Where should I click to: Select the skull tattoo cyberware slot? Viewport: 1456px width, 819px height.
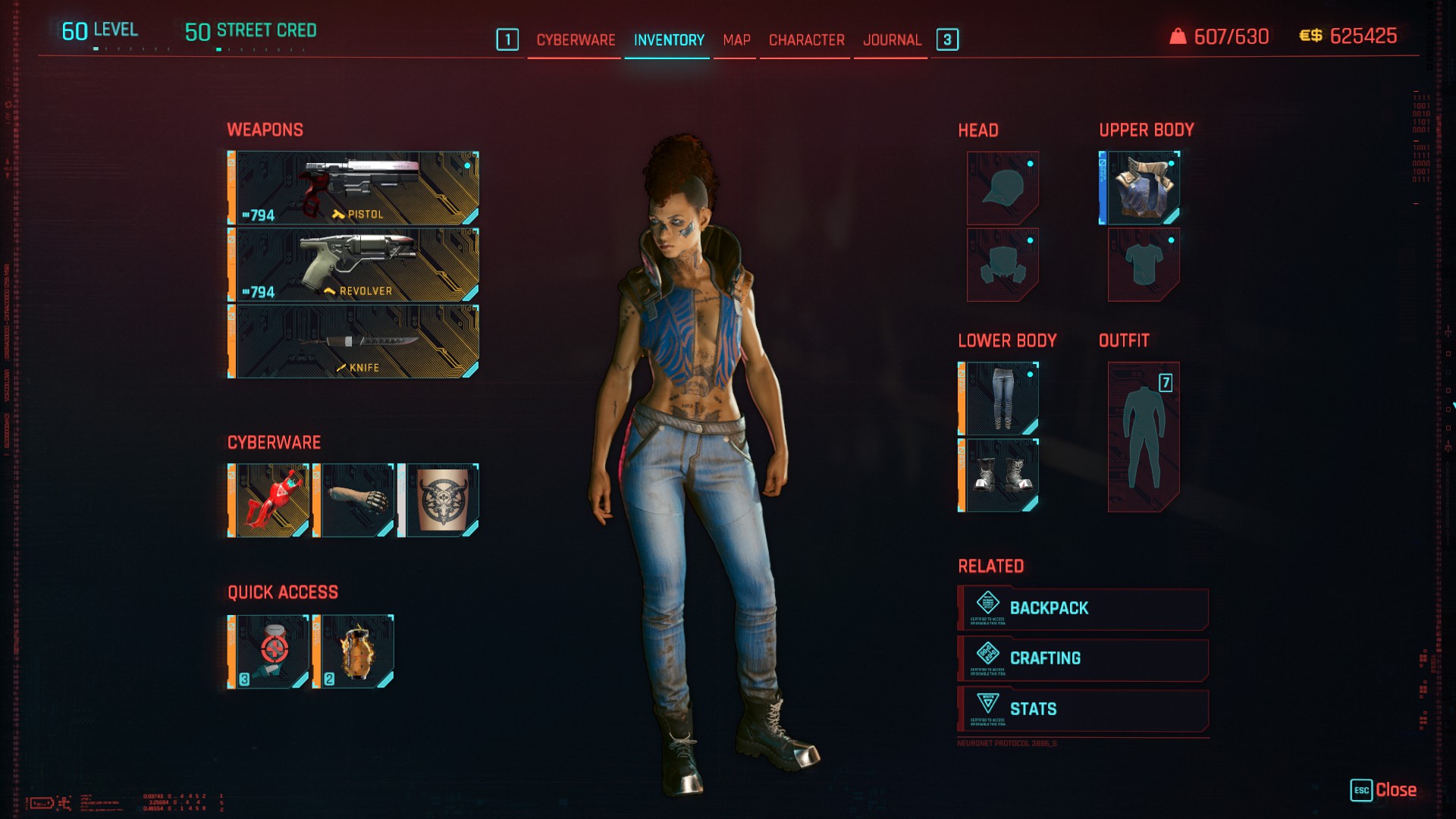pos(439,500)
